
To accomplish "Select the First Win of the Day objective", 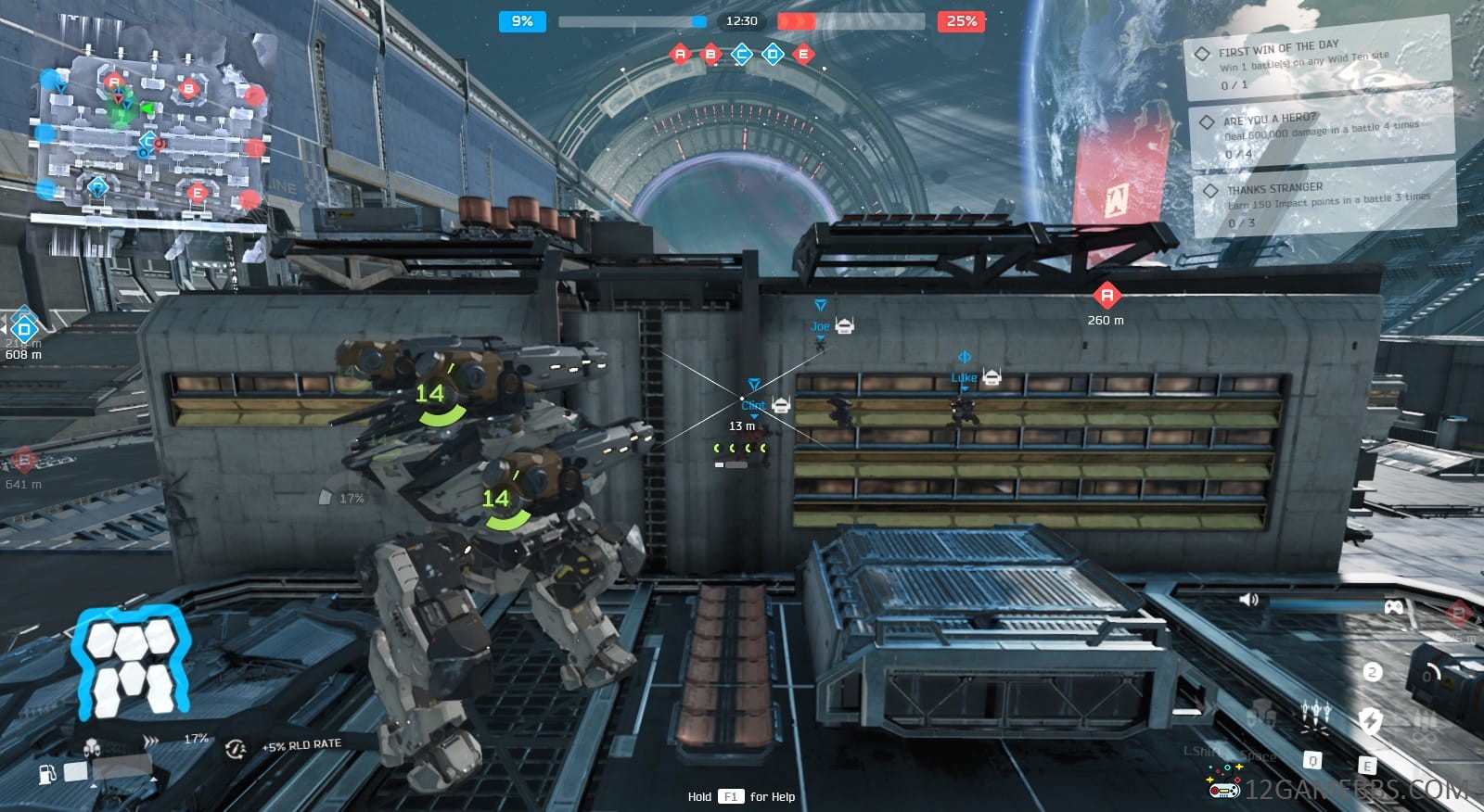I will click(x=1317, y=65).
